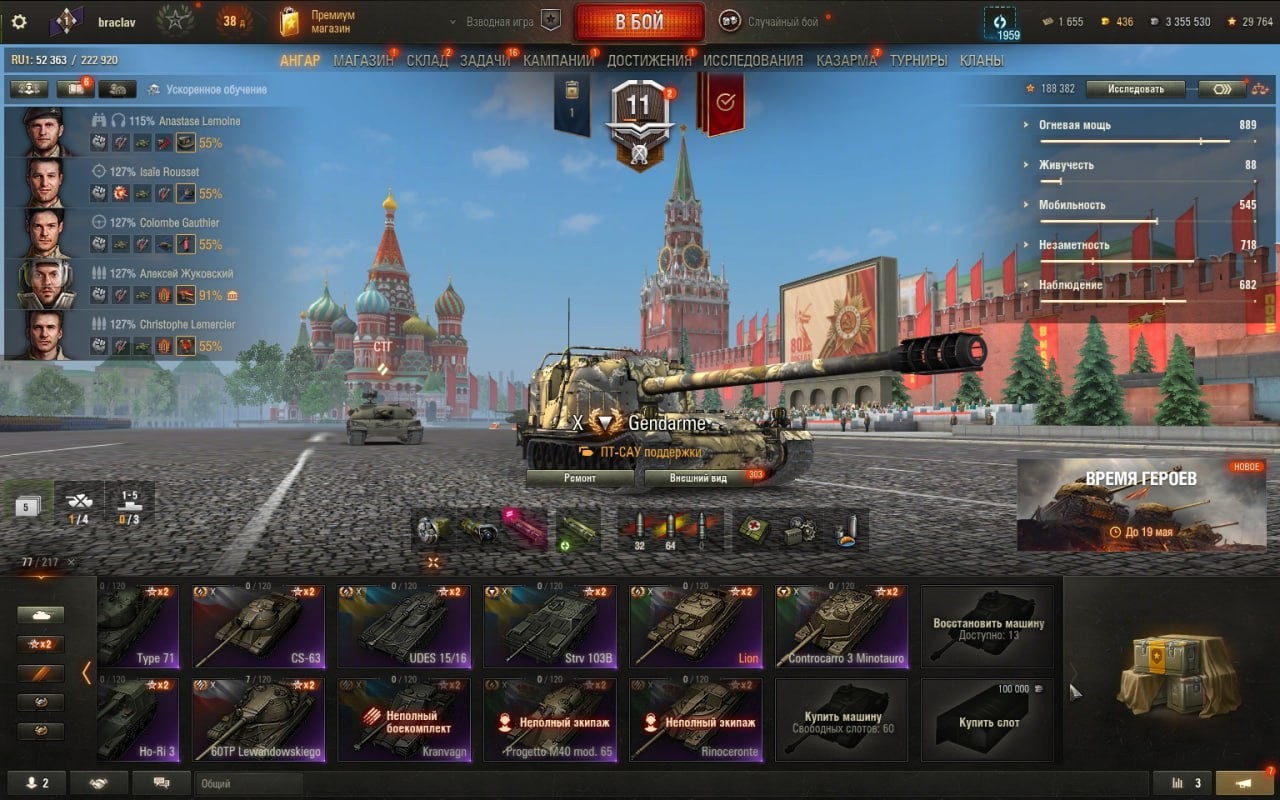Select the 60TP Lewandowskiego tank
The height and width of the screenshot is (800, 1280).
[258, 720]
